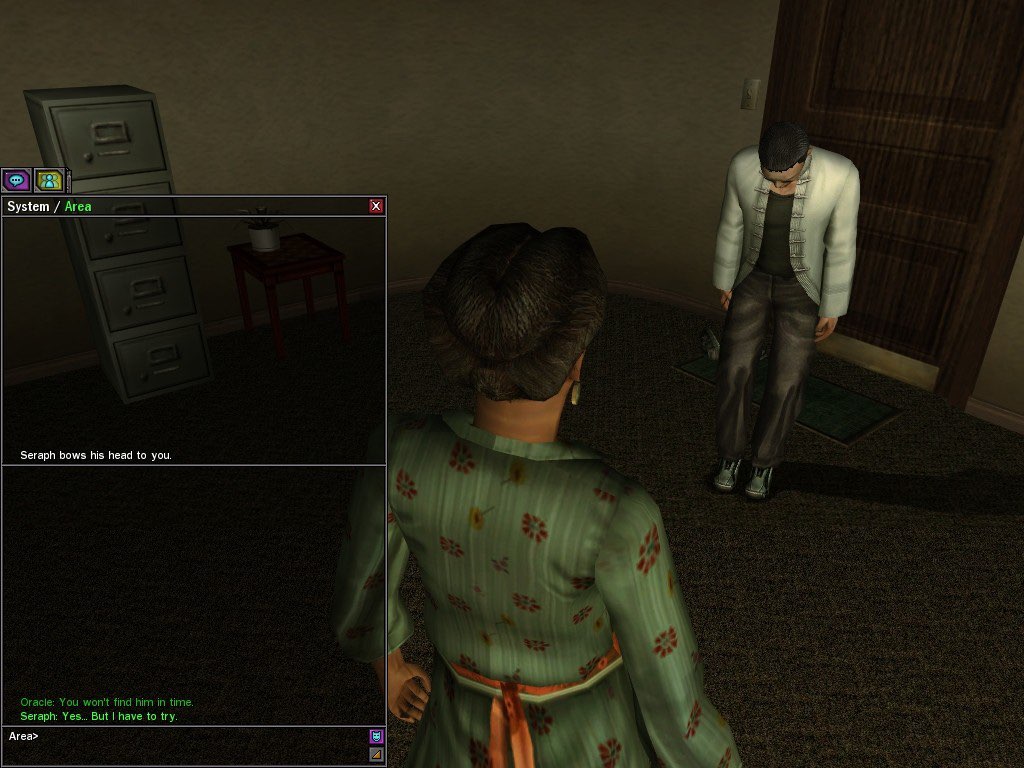Click the orange triangle chat resize button

376,754
